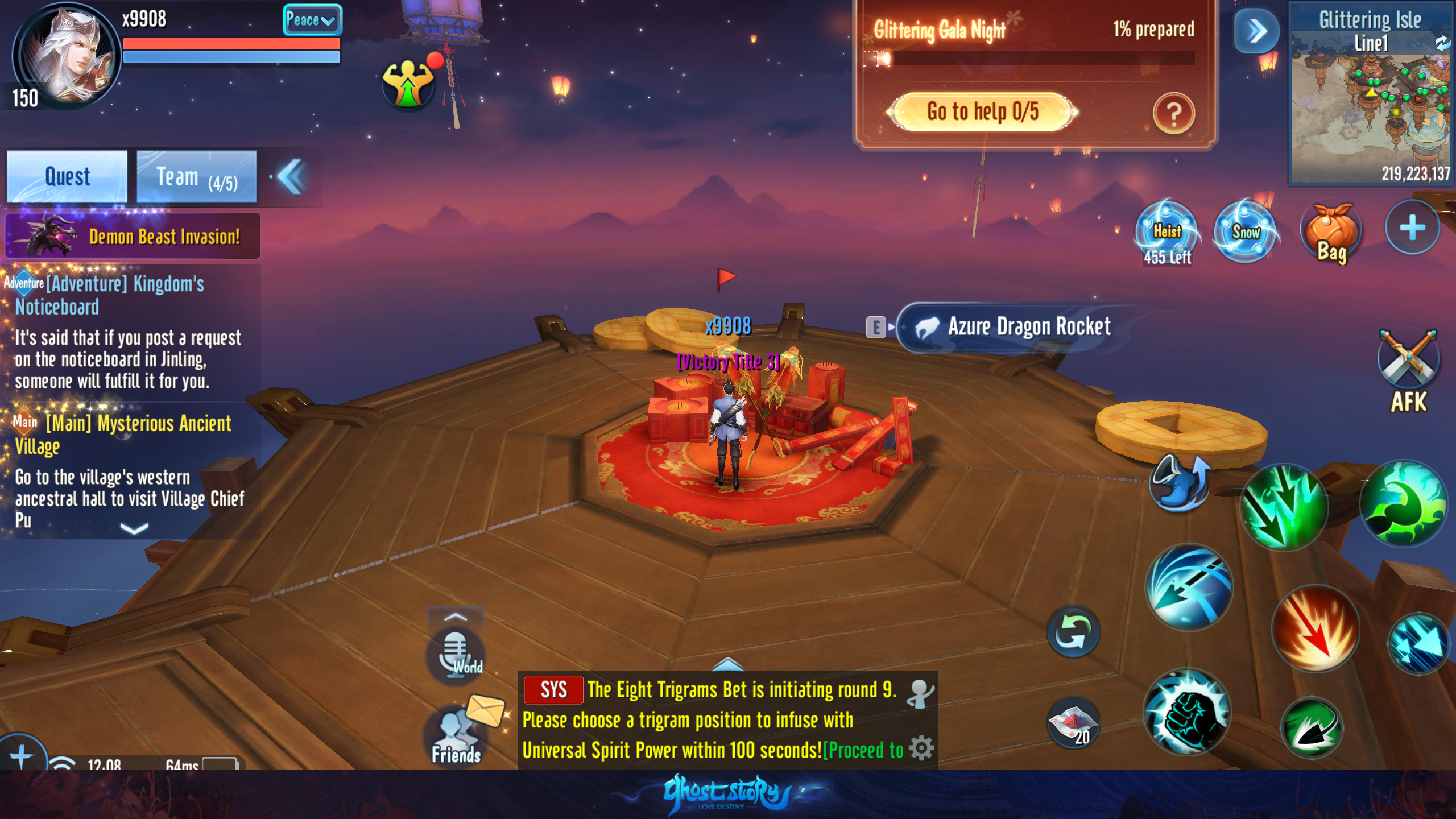1456x819 pixels.
Task: Open the Demon Beast Invasion banner
Action: click(x=133, y=236)
